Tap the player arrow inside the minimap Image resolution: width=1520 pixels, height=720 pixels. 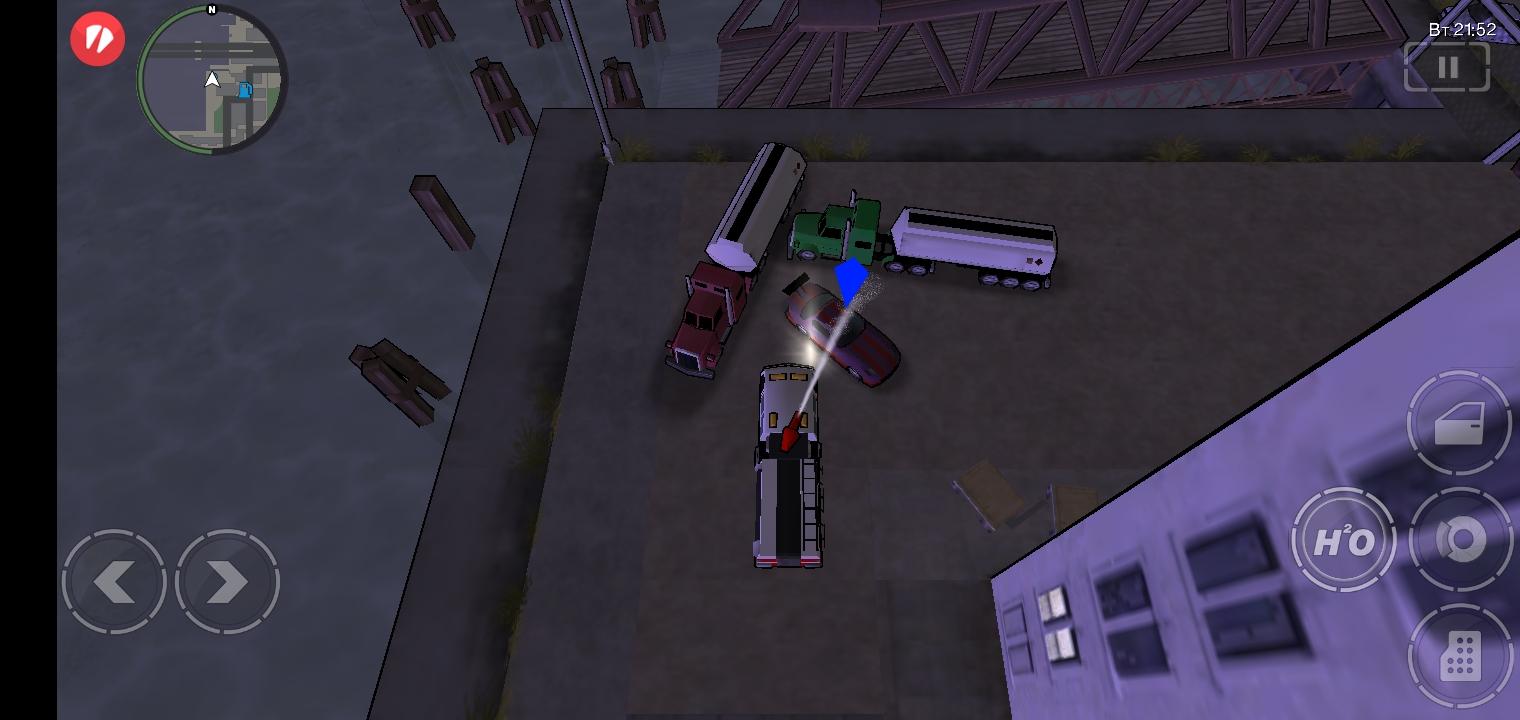pyautogui.click(x=211, y=80)
